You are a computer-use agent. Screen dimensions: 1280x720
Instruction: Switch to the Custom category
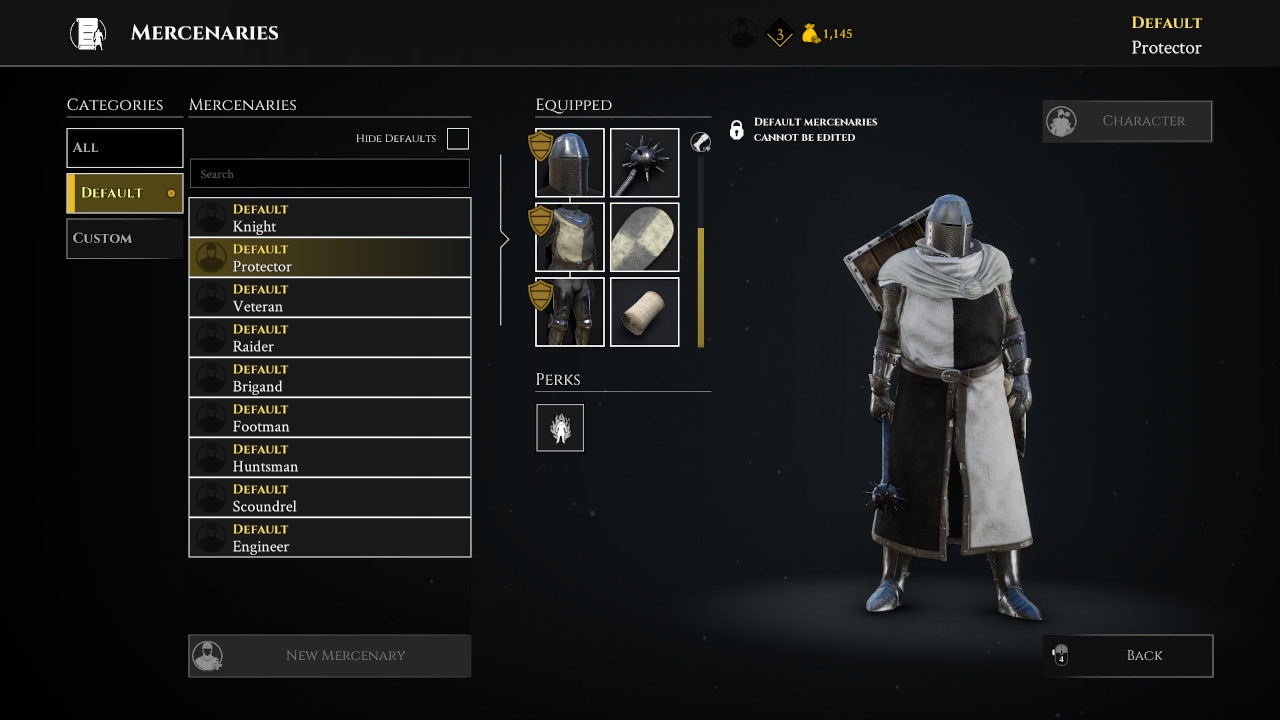125,239
